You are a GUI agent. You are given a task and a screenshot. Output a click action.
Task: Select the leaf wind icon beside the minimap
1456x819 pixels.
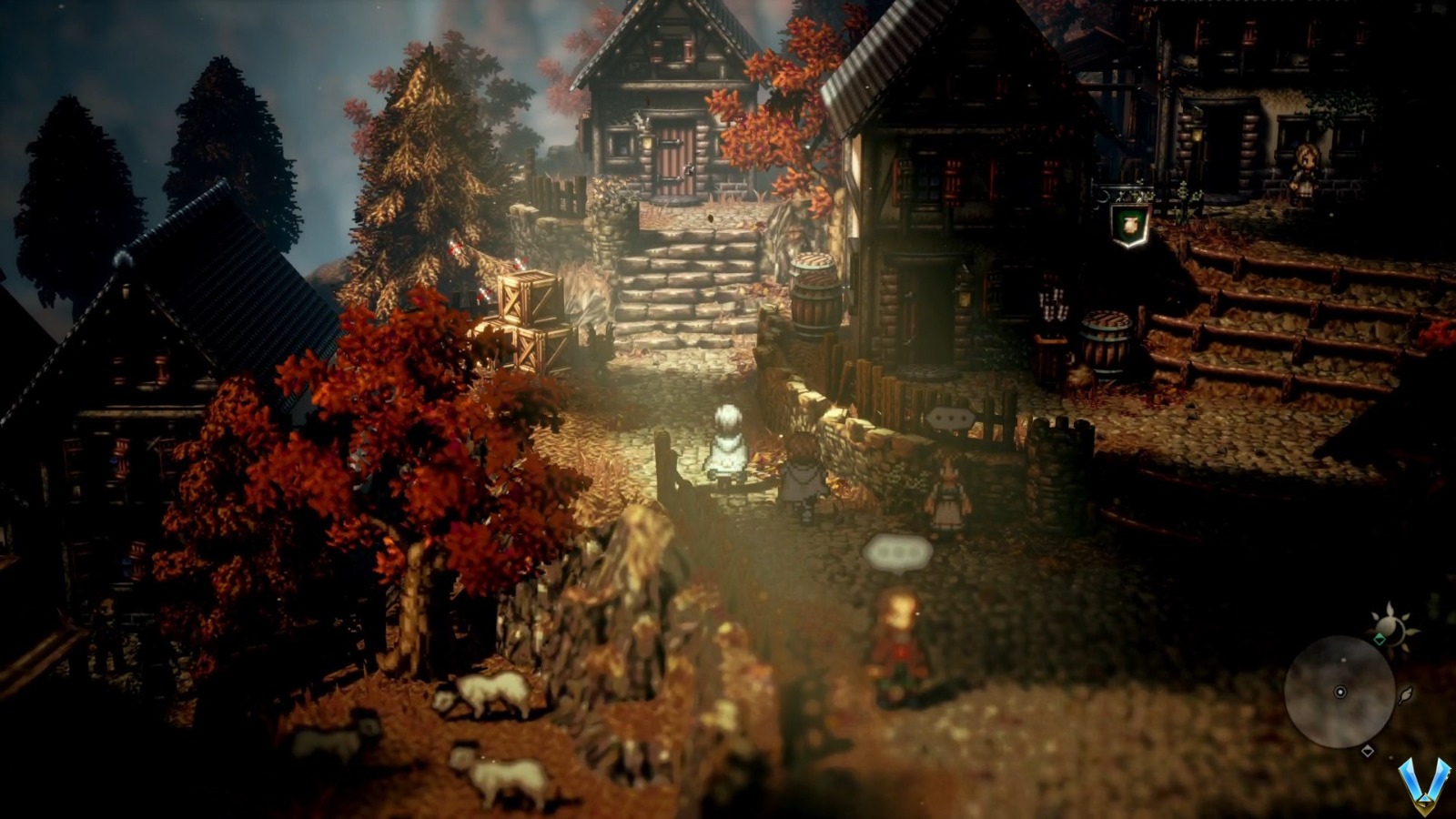tap(1406, 697)
